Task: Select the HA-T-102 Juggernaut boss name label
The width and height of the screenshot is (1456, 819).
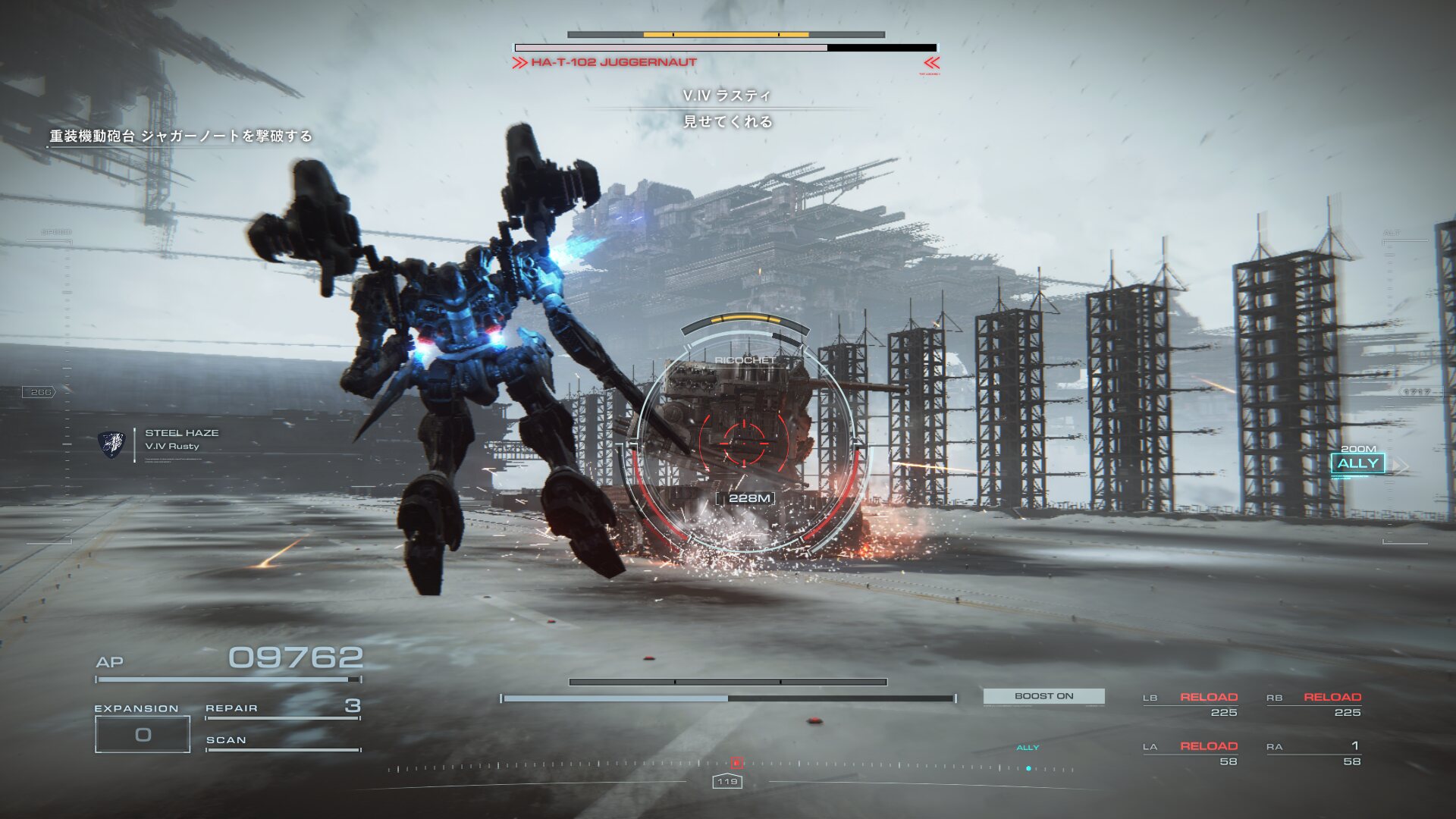Action: 613,62
